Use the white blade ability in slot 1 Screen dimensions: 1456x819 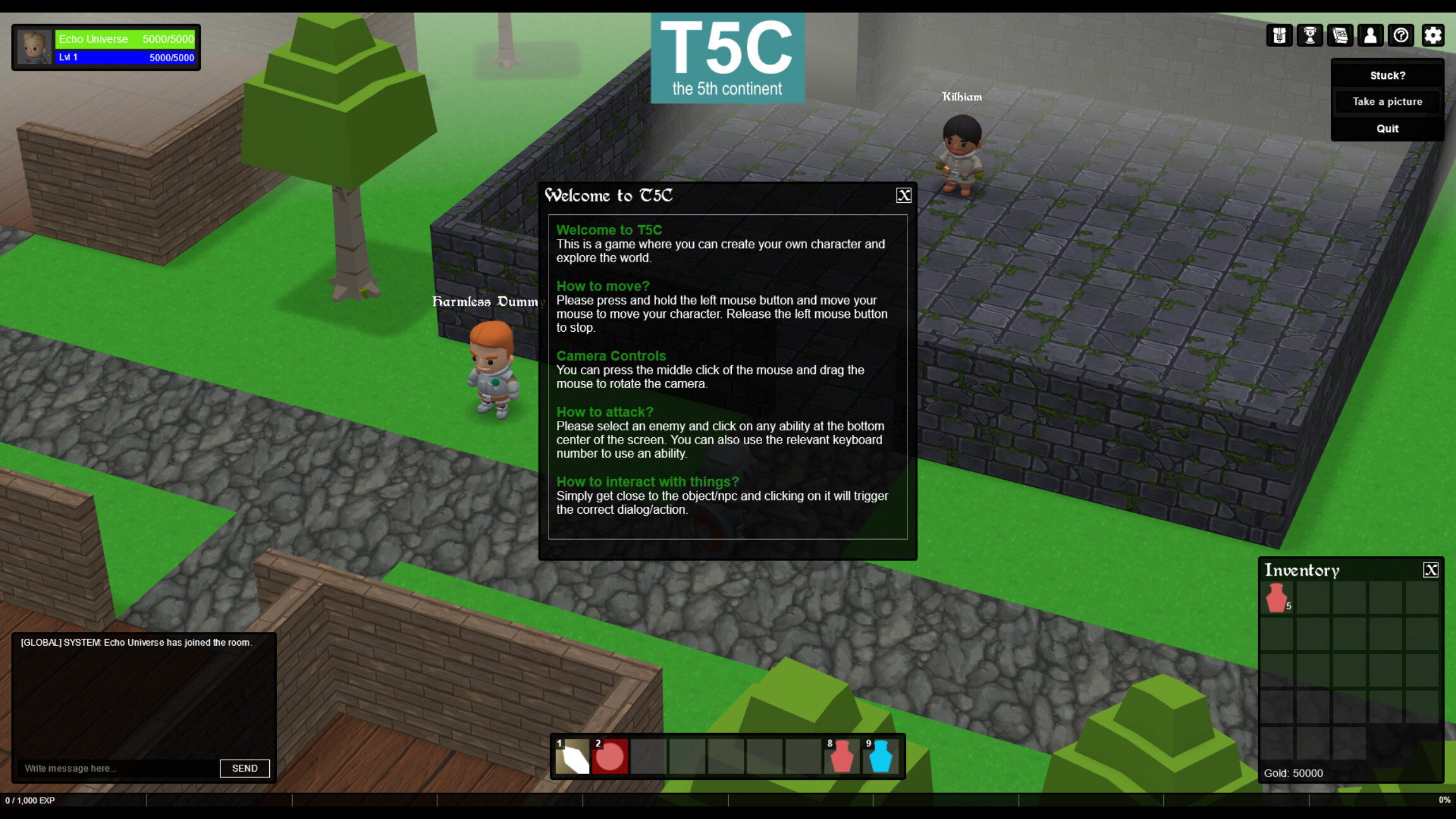point(572,756)
